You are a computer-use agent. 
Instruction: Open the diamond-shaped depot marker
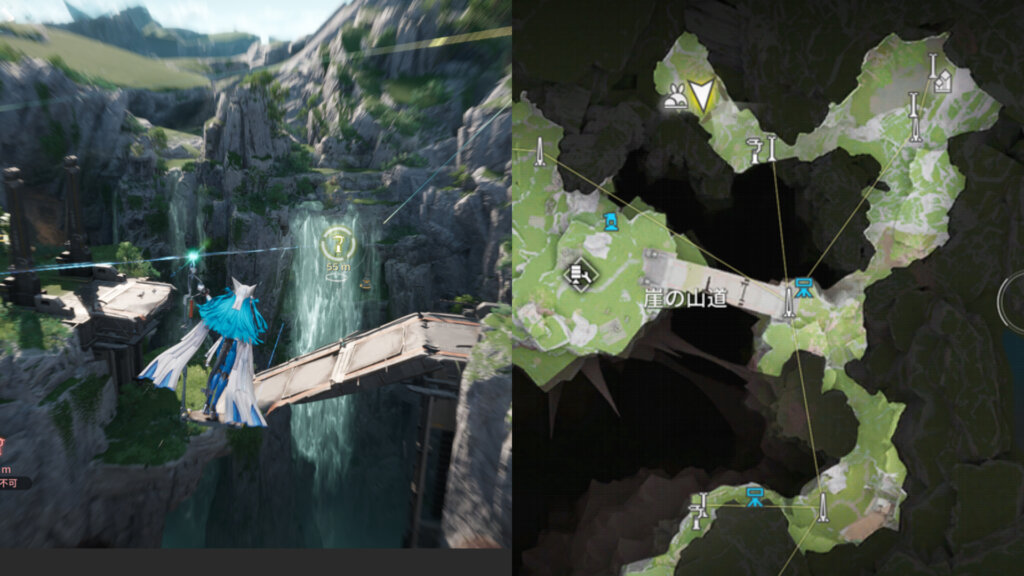coord(579,273)
